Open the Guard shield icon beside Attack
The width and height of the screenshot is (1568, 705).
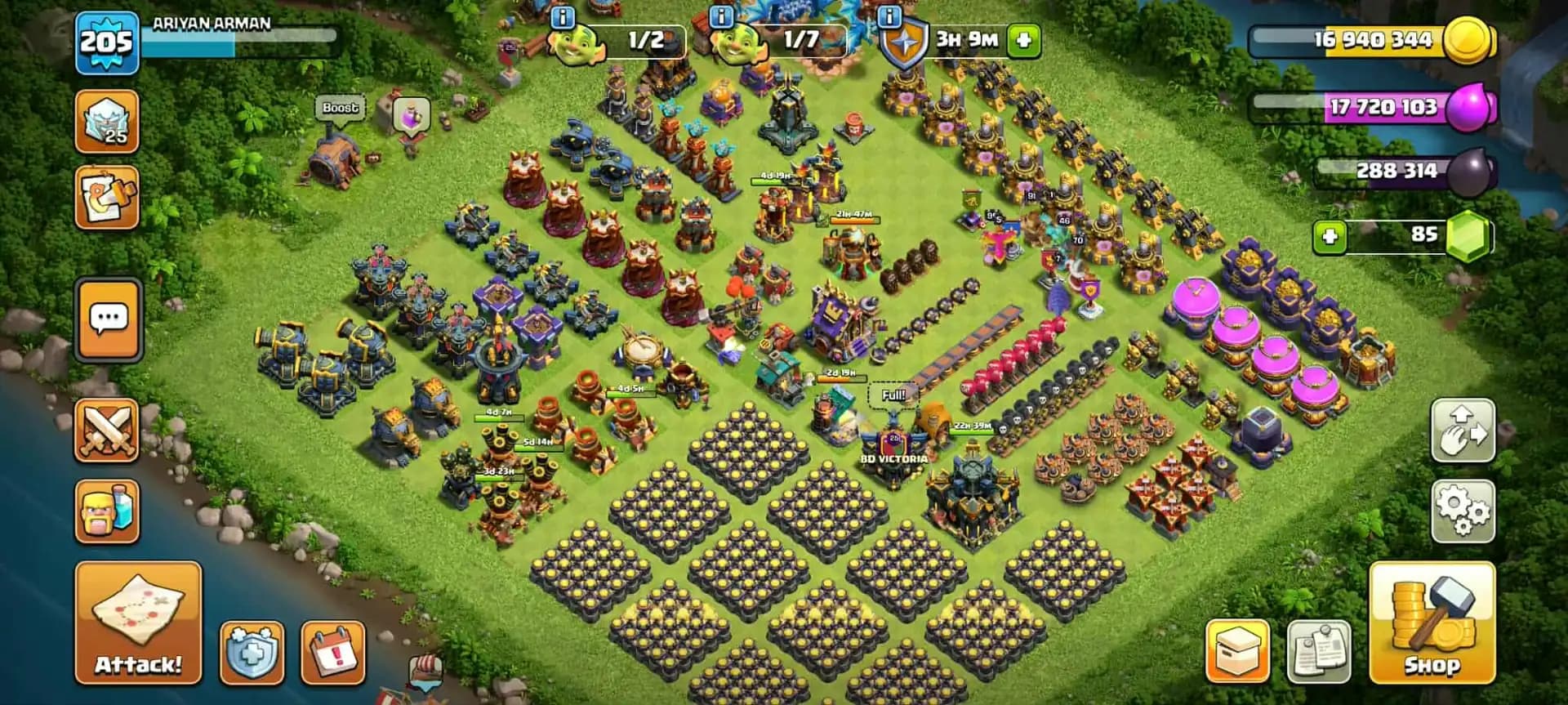(253, 654)
